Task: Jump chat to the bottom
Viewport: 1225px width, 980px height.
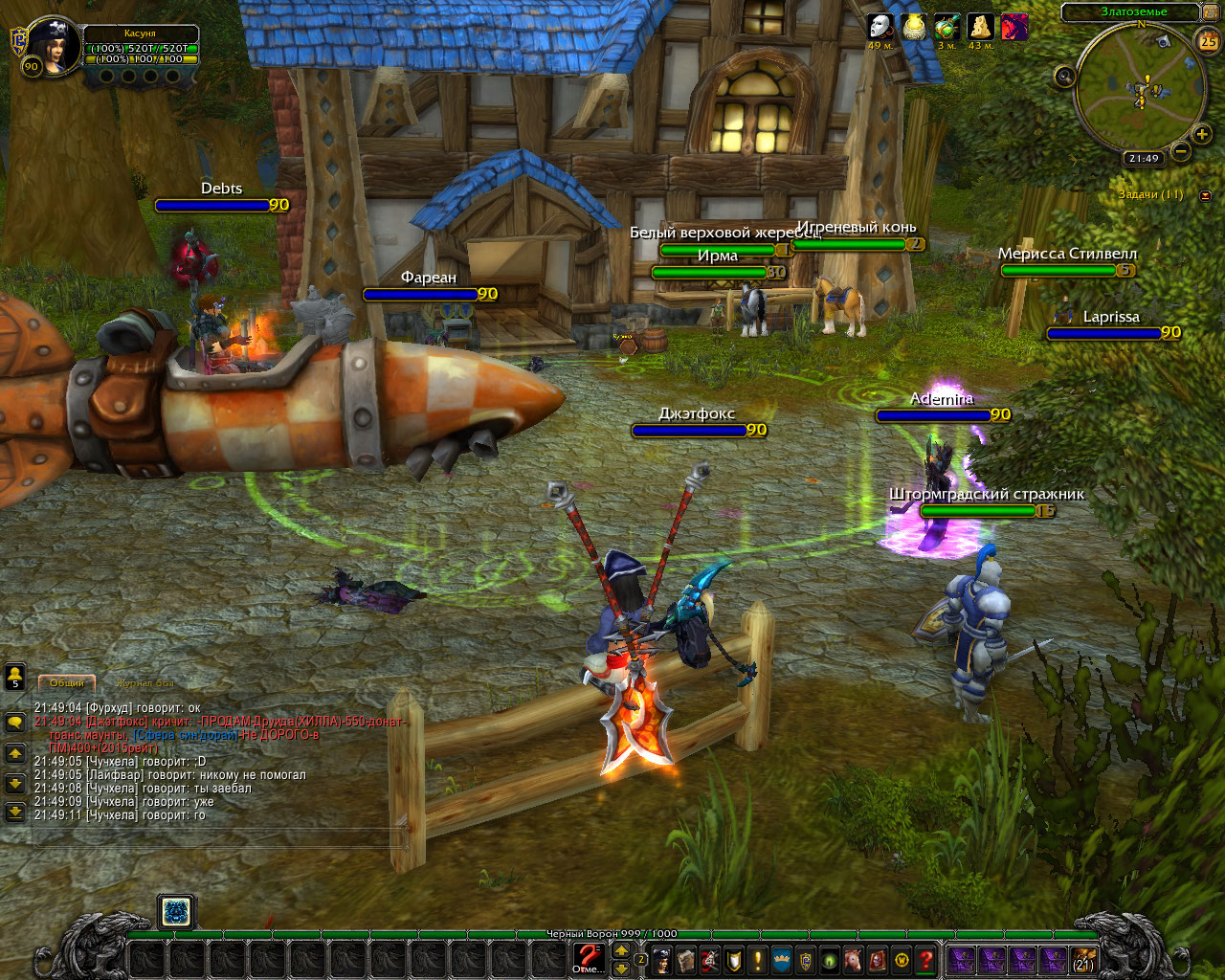Action: (x=15, y=813)
